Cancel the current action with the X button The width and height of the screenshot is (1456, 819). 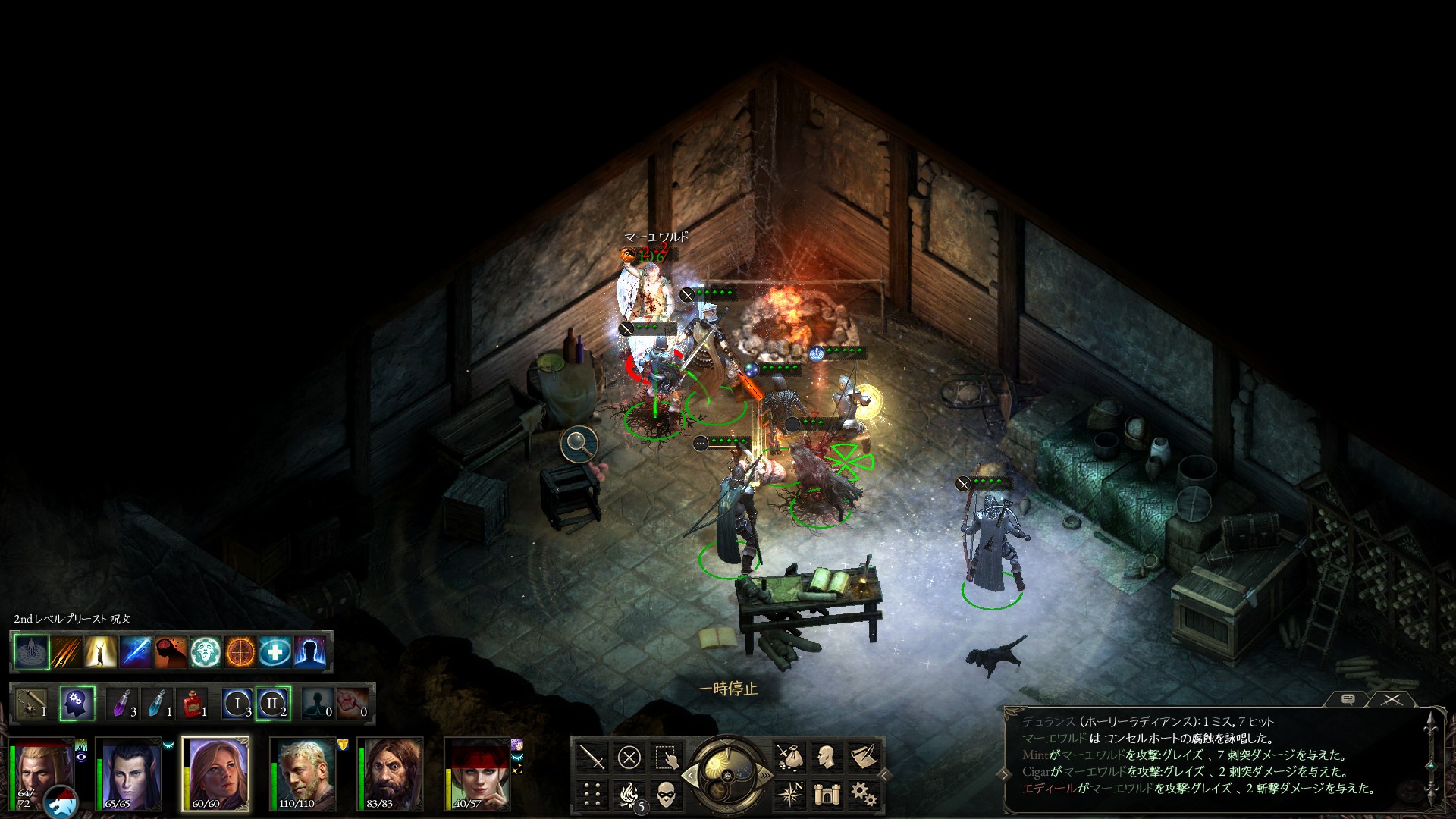tap(629, 757)
